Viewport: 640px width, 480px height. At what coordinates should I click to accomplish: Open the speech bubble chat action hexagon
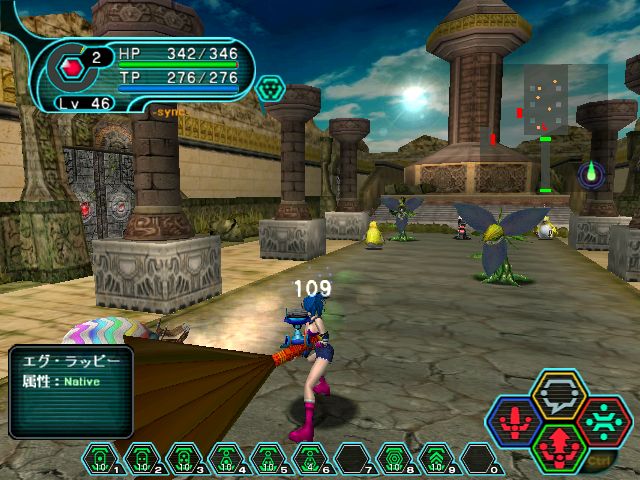point(558,396)
